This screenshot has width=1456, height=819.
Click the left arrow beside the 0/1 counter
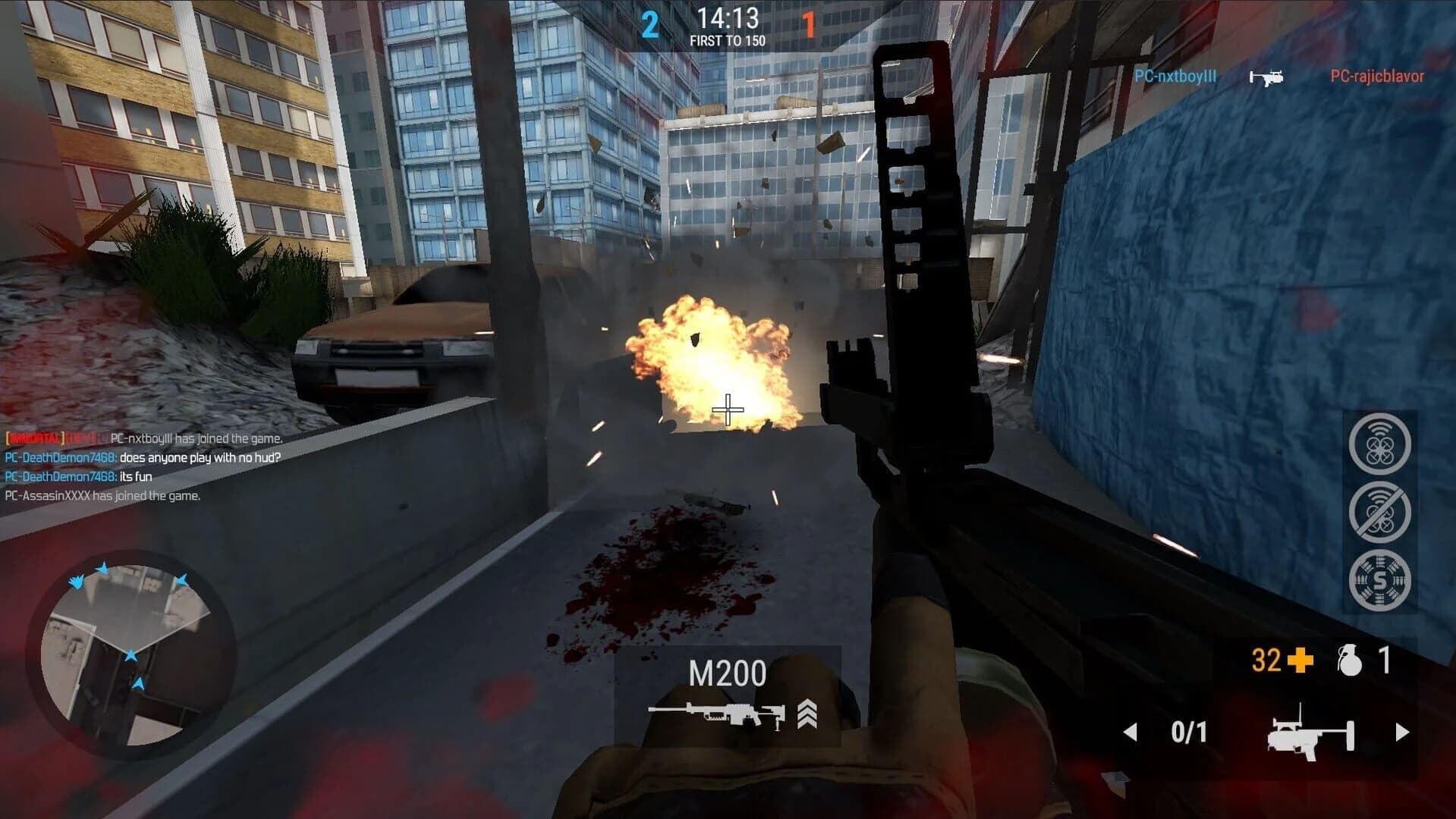tap(1131, 732)
